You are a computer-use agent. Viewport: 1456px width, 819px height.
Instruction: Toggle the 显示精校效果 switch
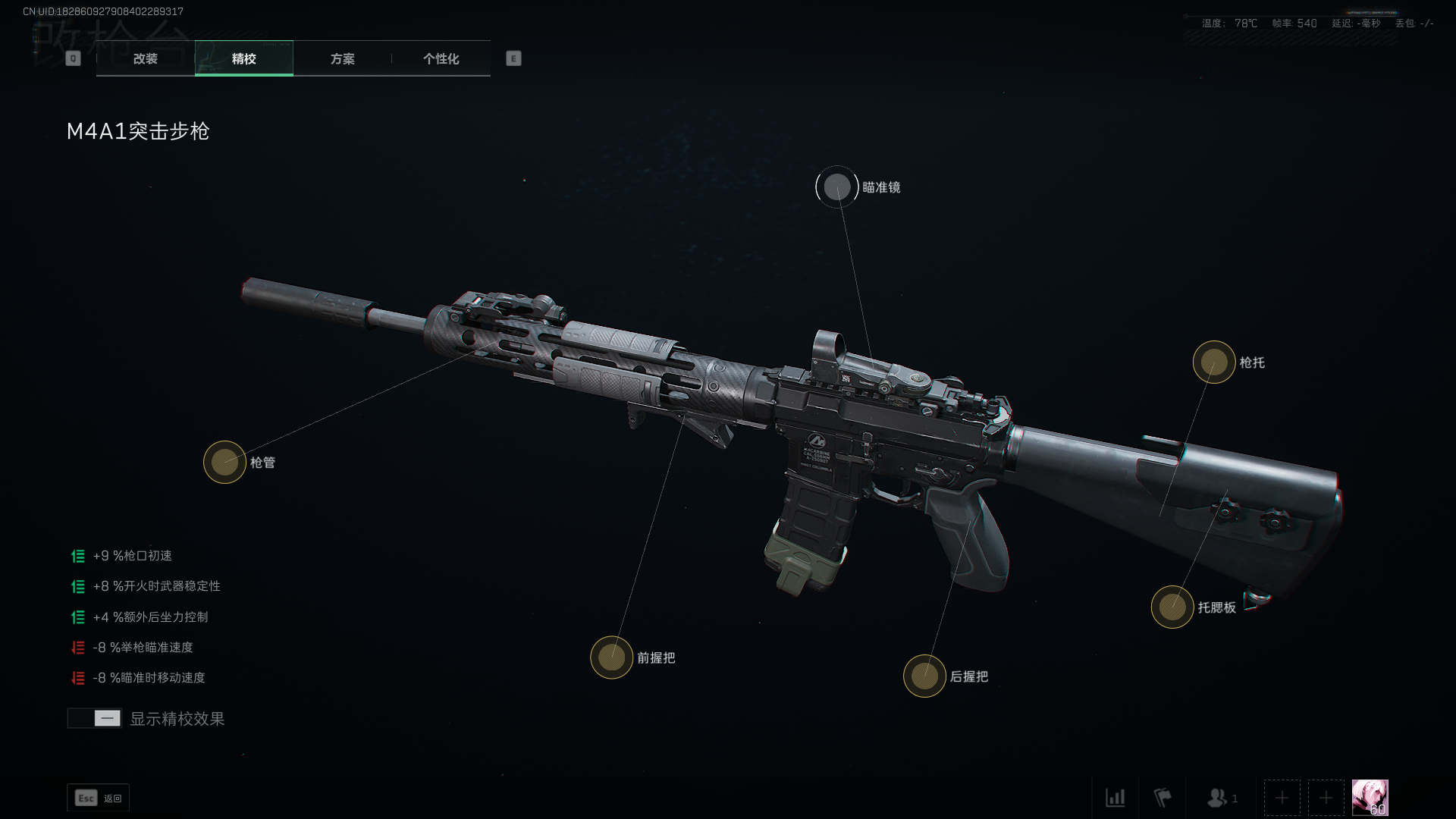[95, 718]
